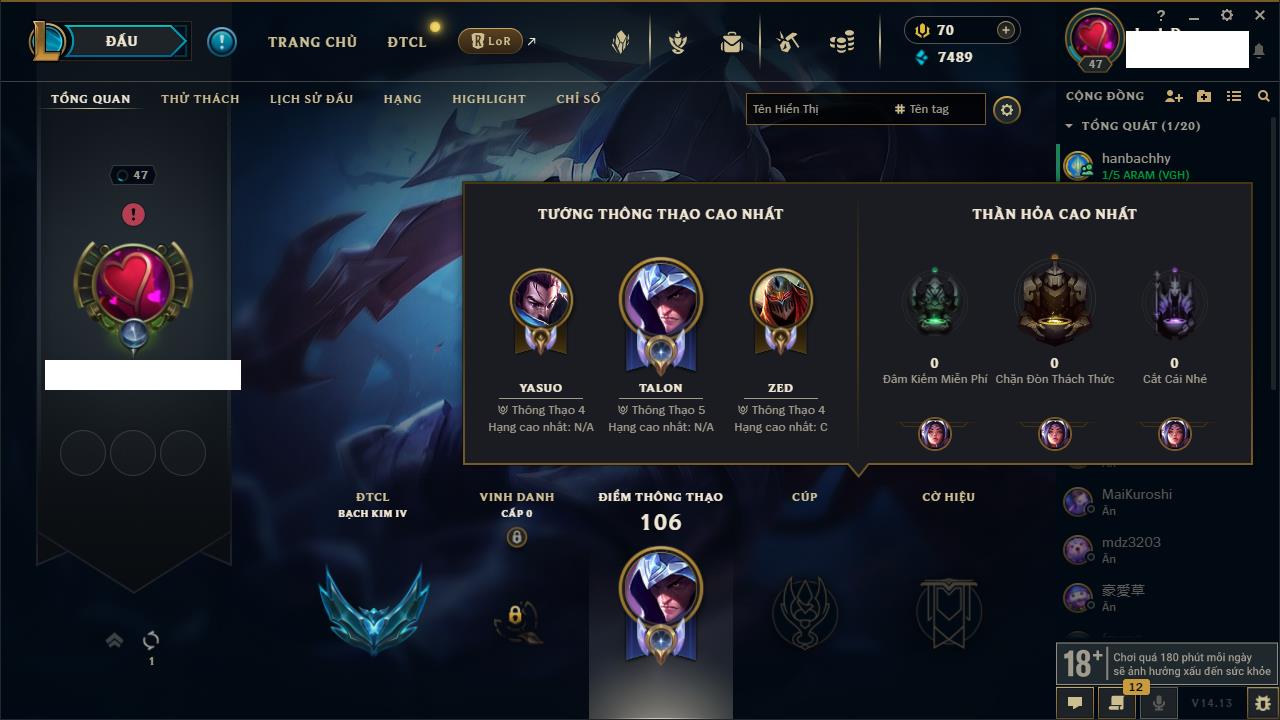Switch to the THỬ THÁCH tab
Viewport: 1280px width, 720px height.
pyautogui.click(x=200, y=99)
